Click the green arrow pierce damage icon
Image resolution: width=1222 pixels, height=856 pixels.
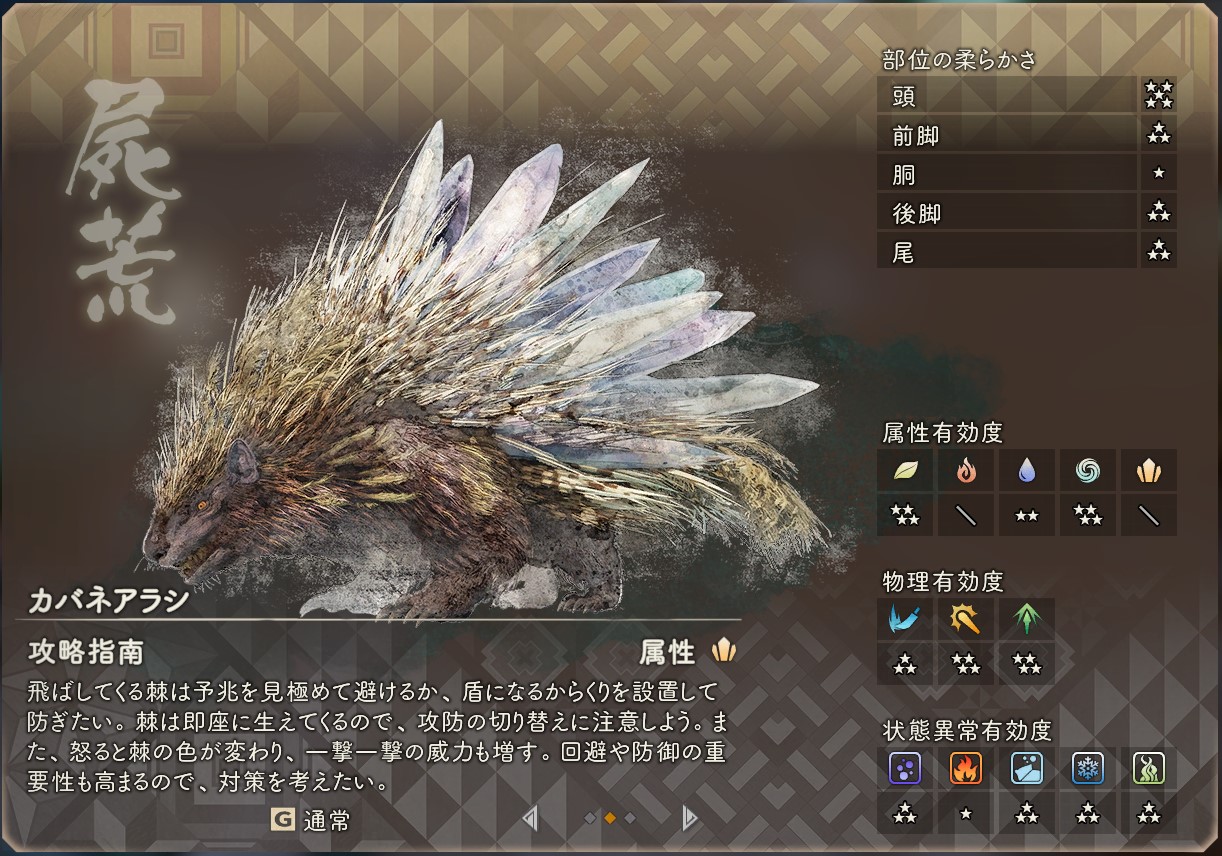pos(1027,619)
